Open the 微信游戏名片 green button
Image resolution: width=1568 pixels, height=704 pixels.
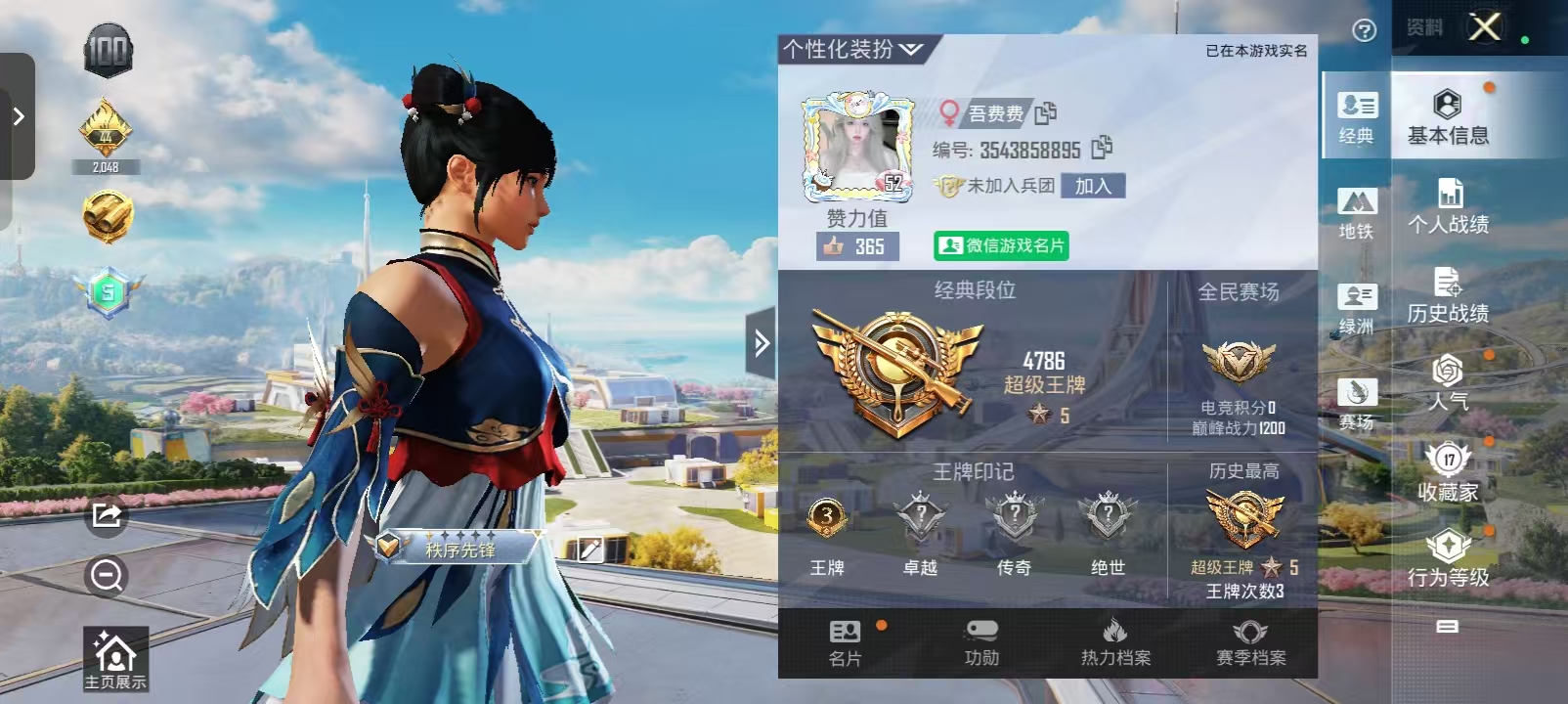1003,245
